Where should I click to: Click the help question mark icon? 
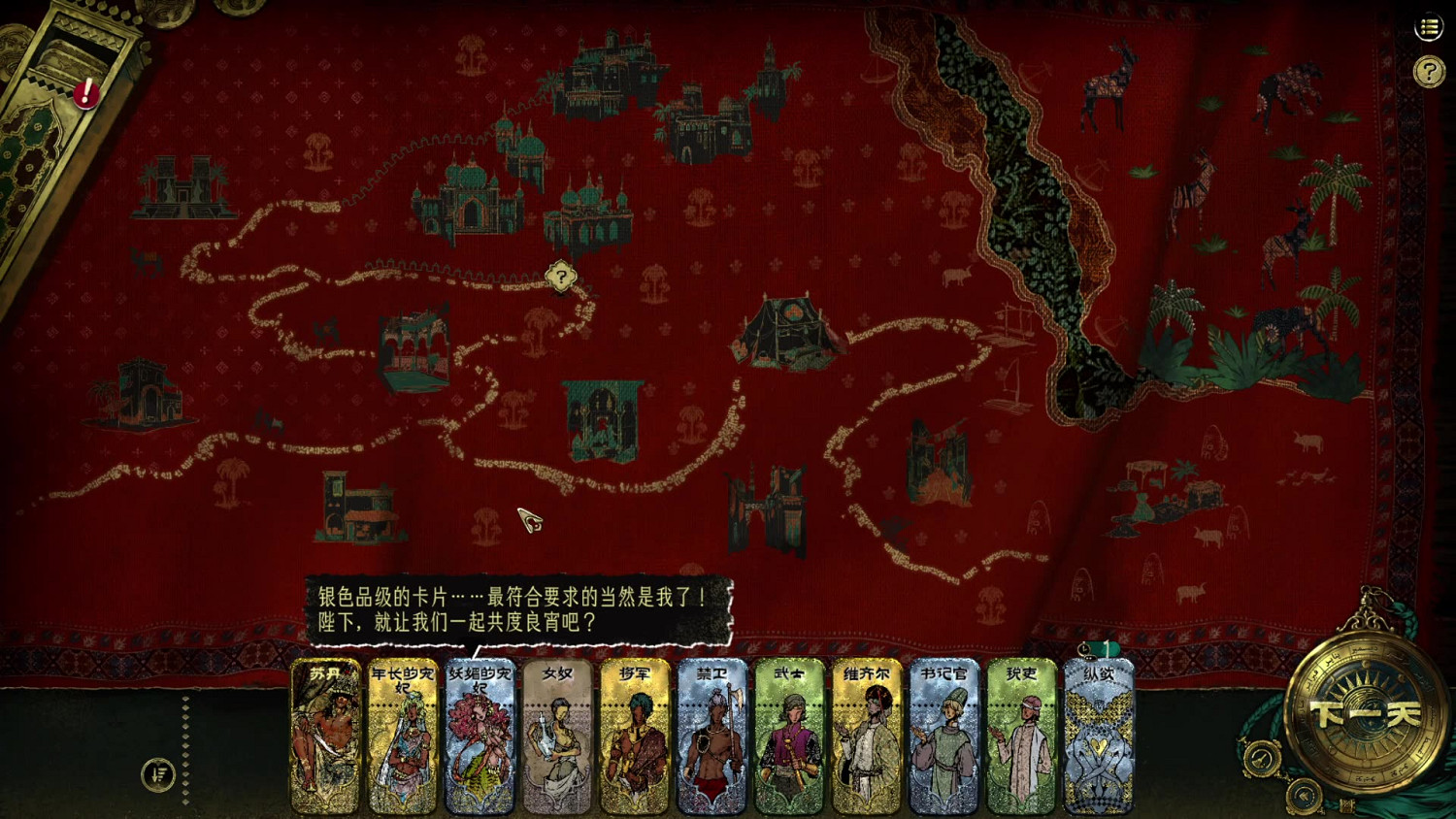coord(1428,69)
